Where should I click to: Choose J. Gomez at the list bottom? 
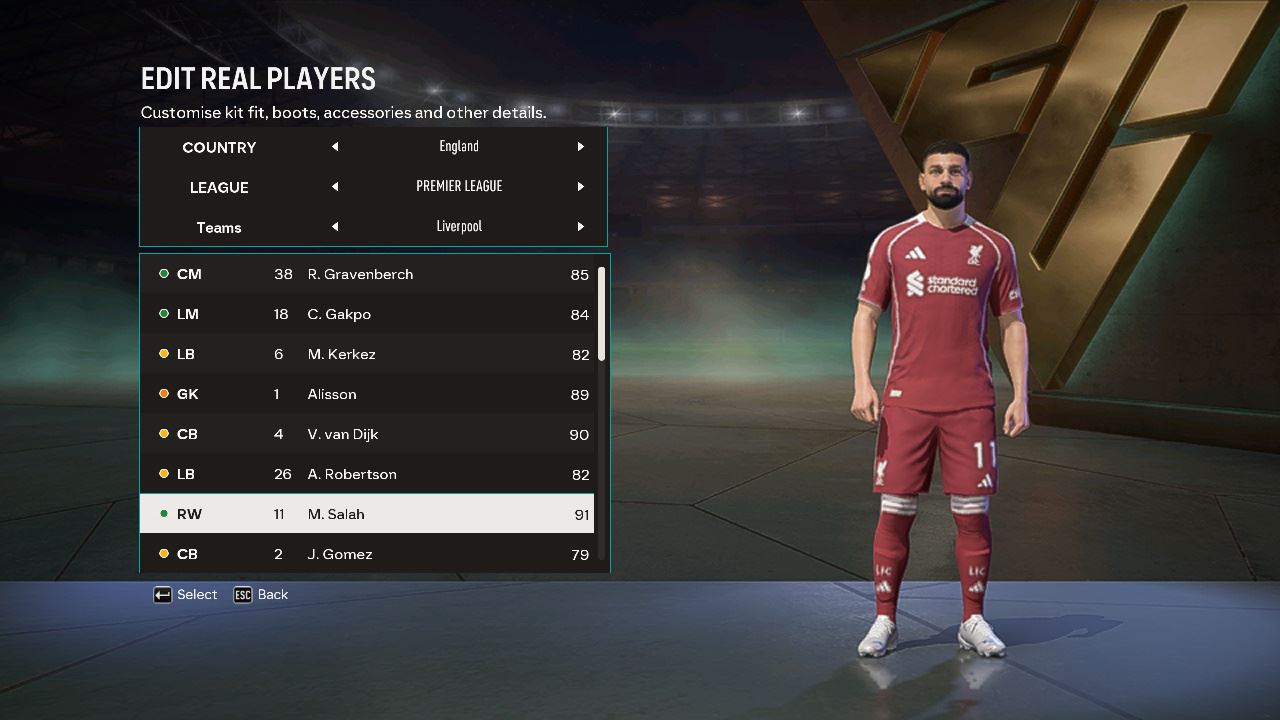click(x=366, y=554)
